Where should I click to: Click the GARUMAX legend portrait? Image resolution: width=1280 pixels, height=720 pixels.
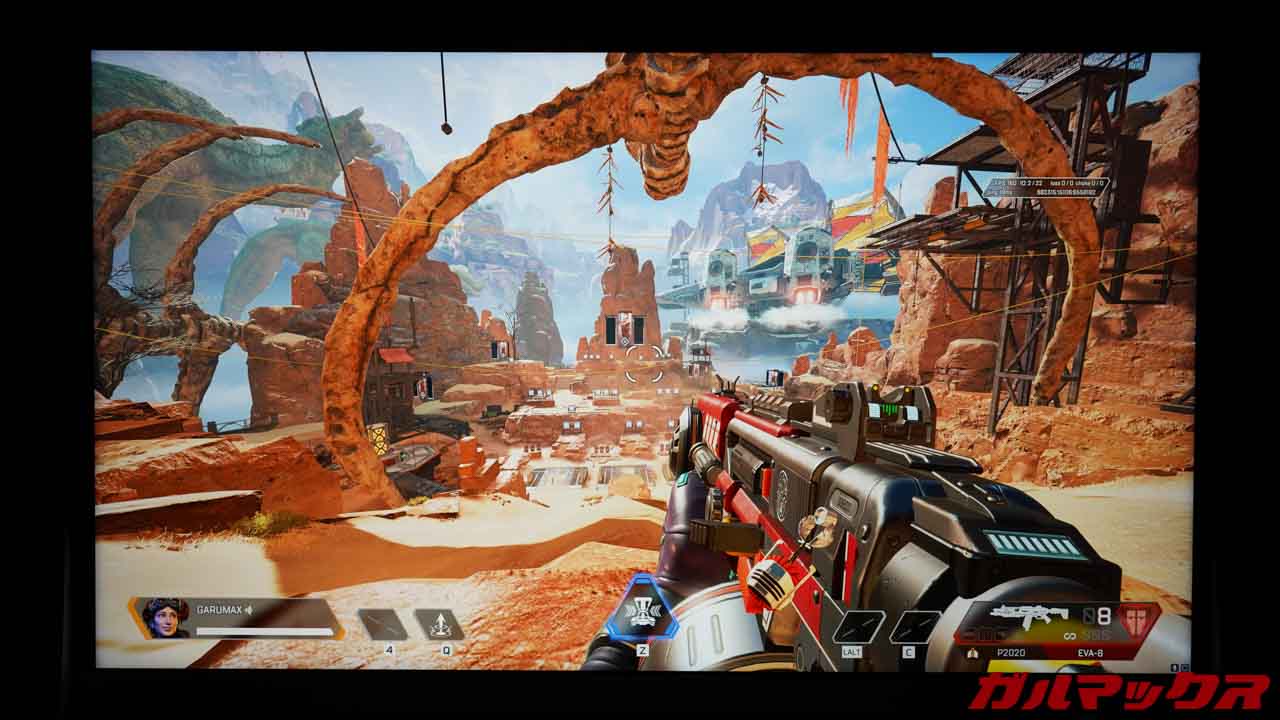point(166,617)
